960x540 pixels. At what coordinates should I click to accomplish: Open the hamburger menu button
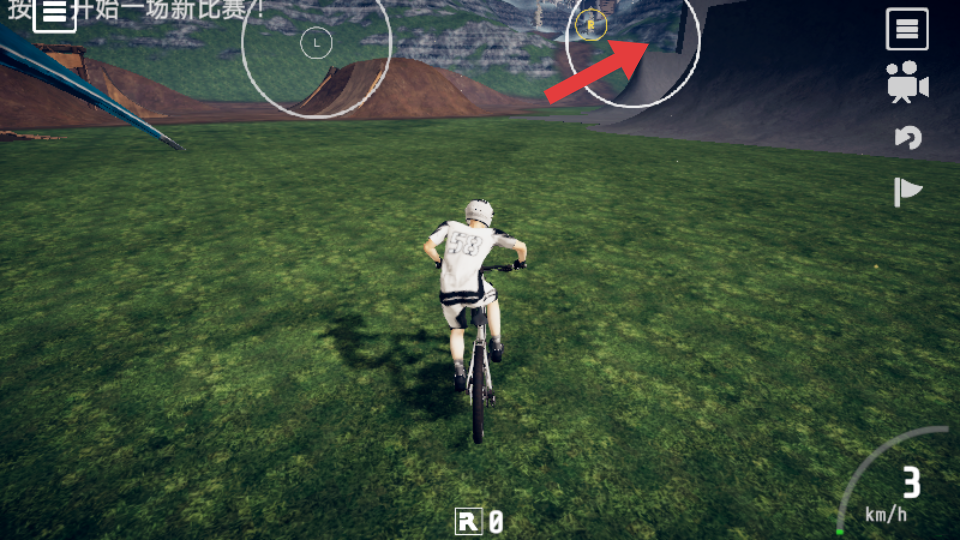907,29
